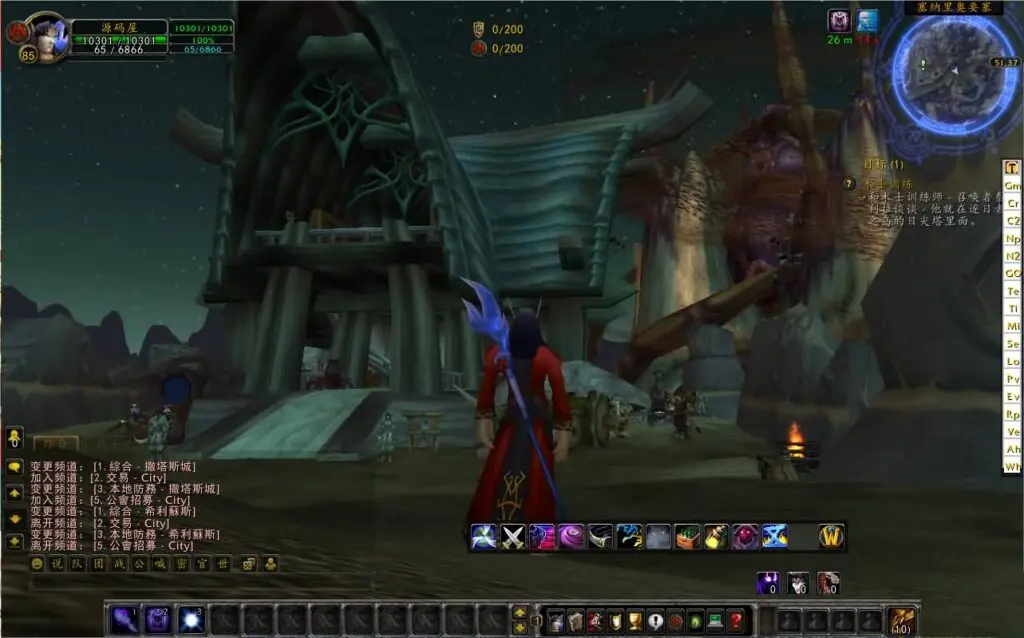Image resolution: width=1024 pixels, height=638 pixels.
Task: Page the action bar up
Action: [520, 612]
